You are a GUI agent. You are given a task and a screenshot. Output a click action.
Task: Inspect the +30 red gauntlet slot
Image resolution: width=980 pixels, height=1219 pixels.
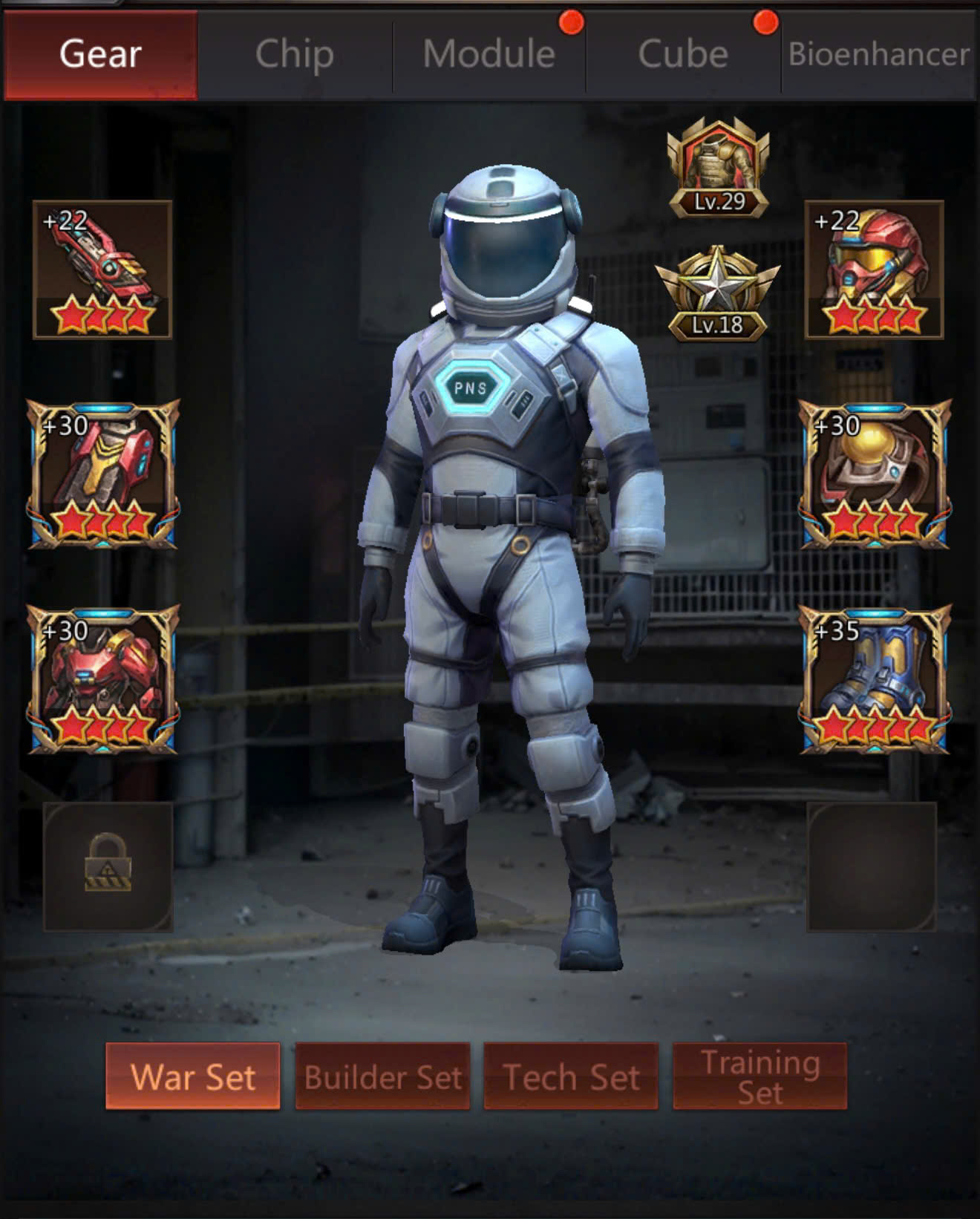click(x=103, y=474)
